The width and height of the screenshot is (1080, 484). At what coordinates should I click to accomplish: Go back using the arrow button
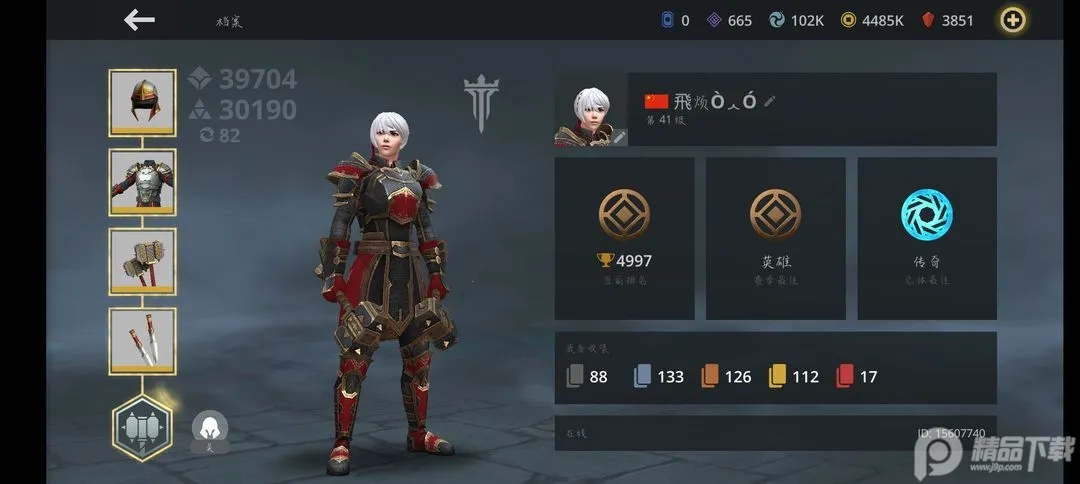(x=139, y=20)
